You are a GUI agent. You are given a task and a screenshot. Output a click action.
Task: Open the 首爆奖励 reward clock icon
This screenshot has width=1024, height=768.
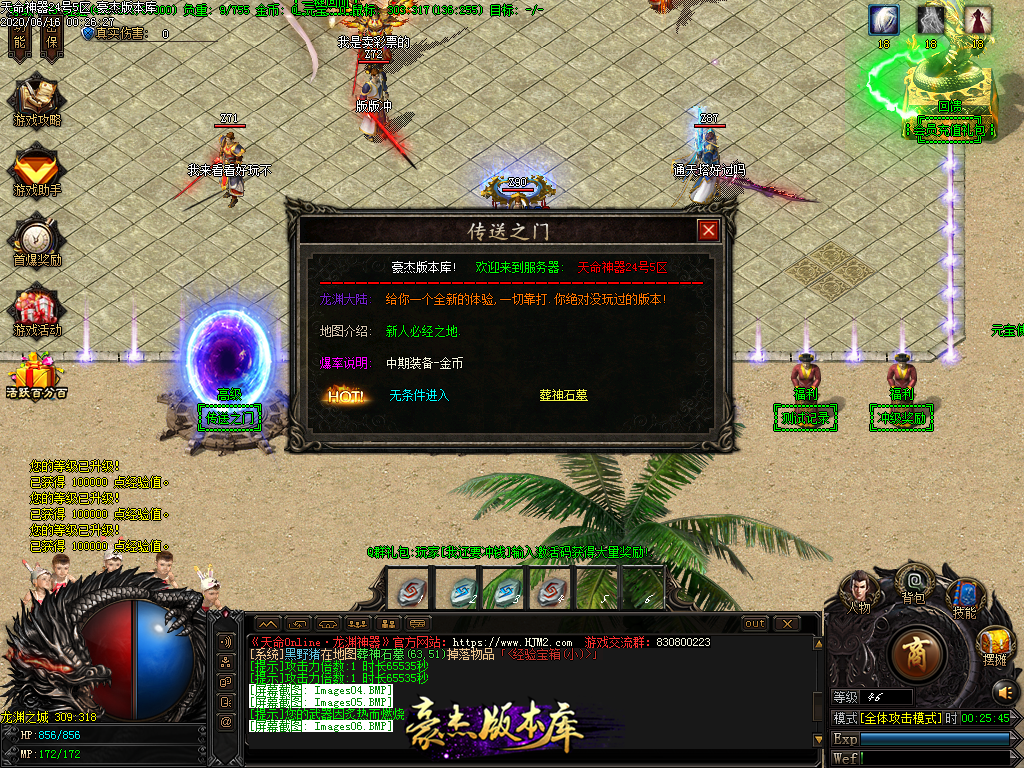(37, 241)
